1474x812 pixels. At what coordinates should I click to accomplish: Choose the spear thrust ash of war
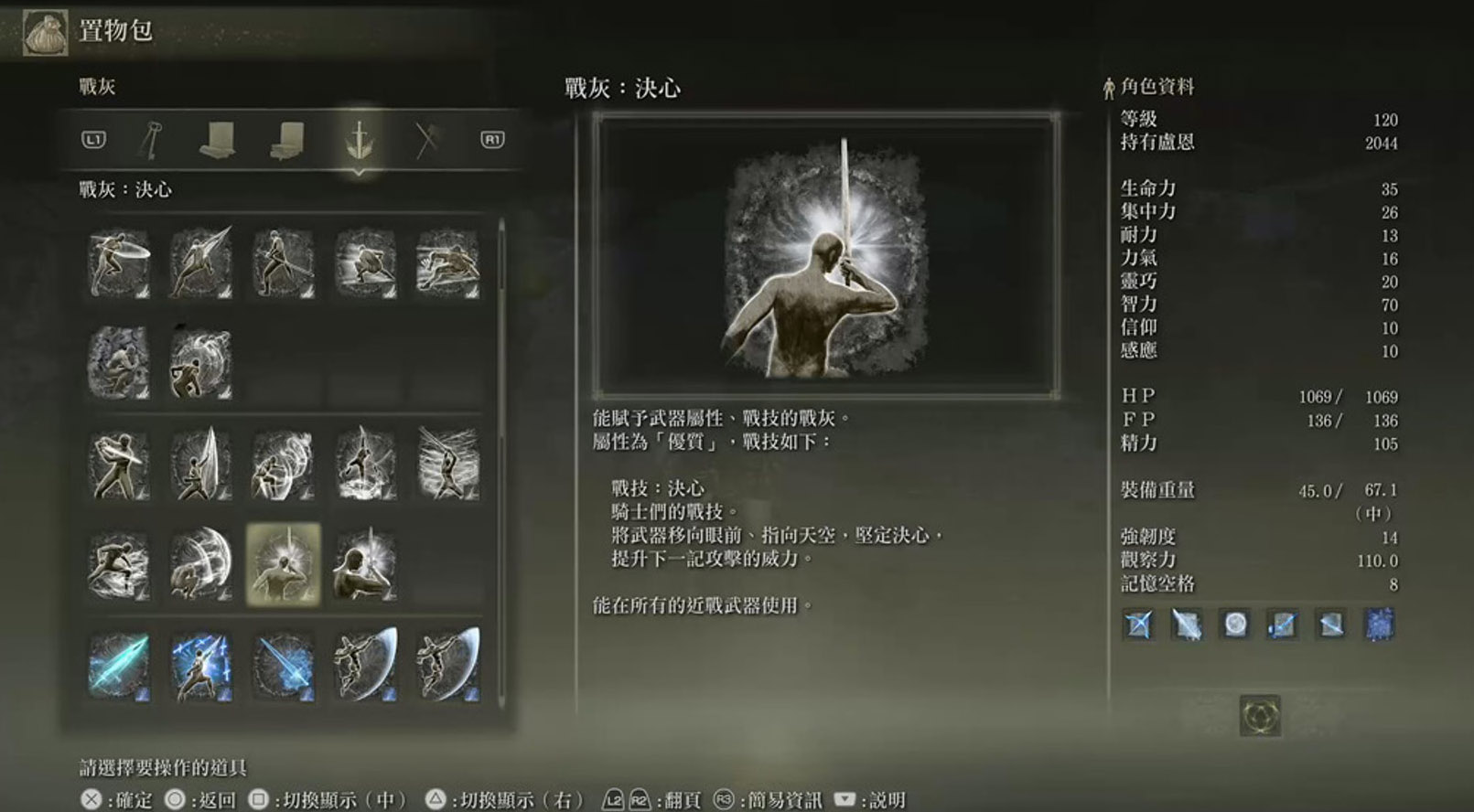pos(201,263)
